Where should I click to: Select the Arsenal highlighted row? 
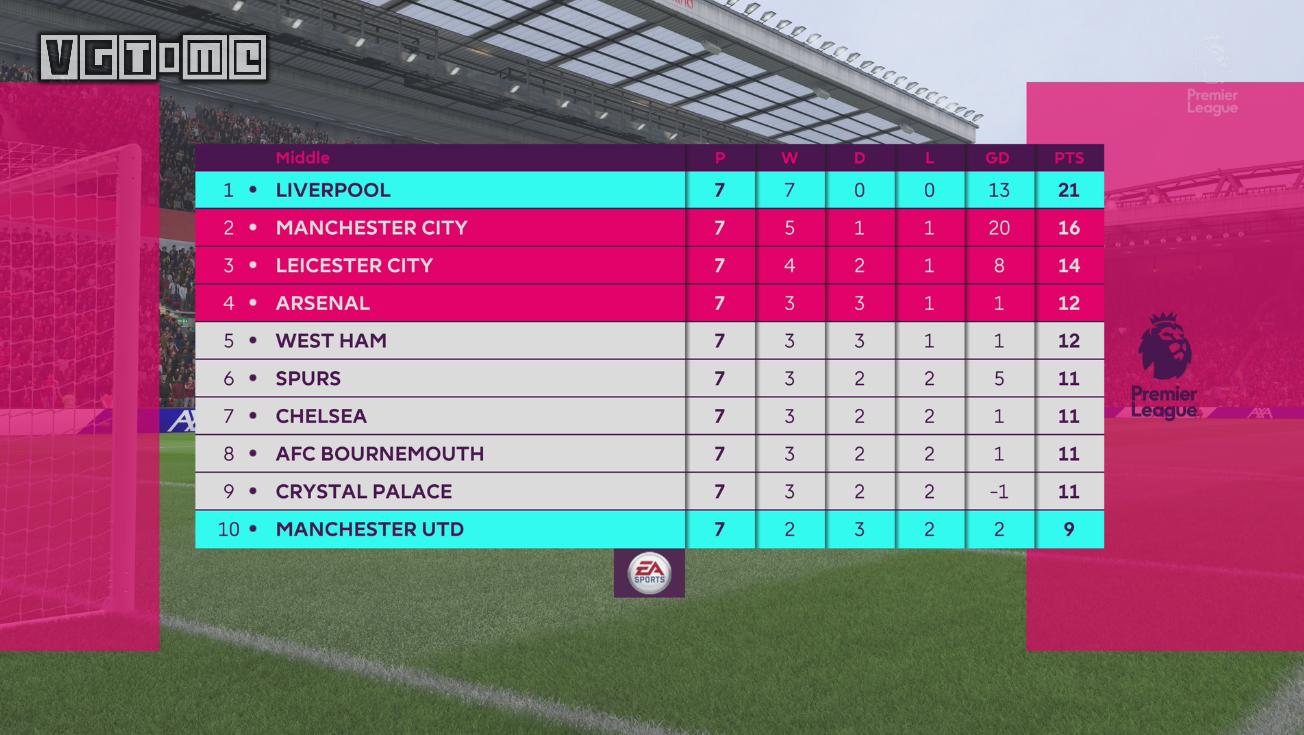(440, 302)
